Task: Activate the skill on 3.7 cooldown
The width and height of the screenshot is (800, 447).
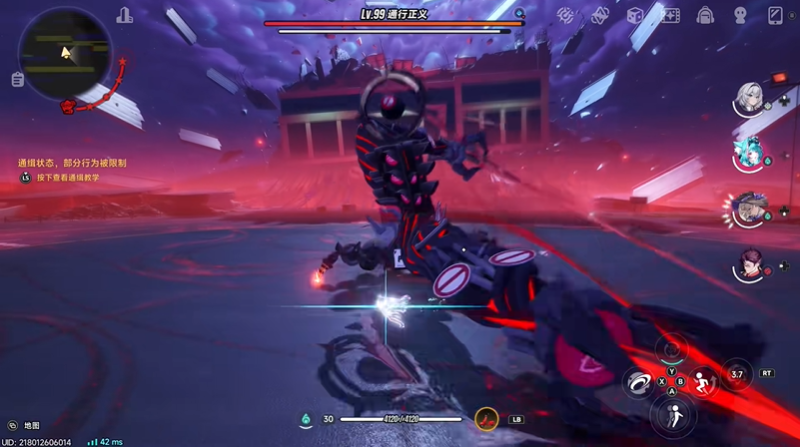Action: coord(737,373)
